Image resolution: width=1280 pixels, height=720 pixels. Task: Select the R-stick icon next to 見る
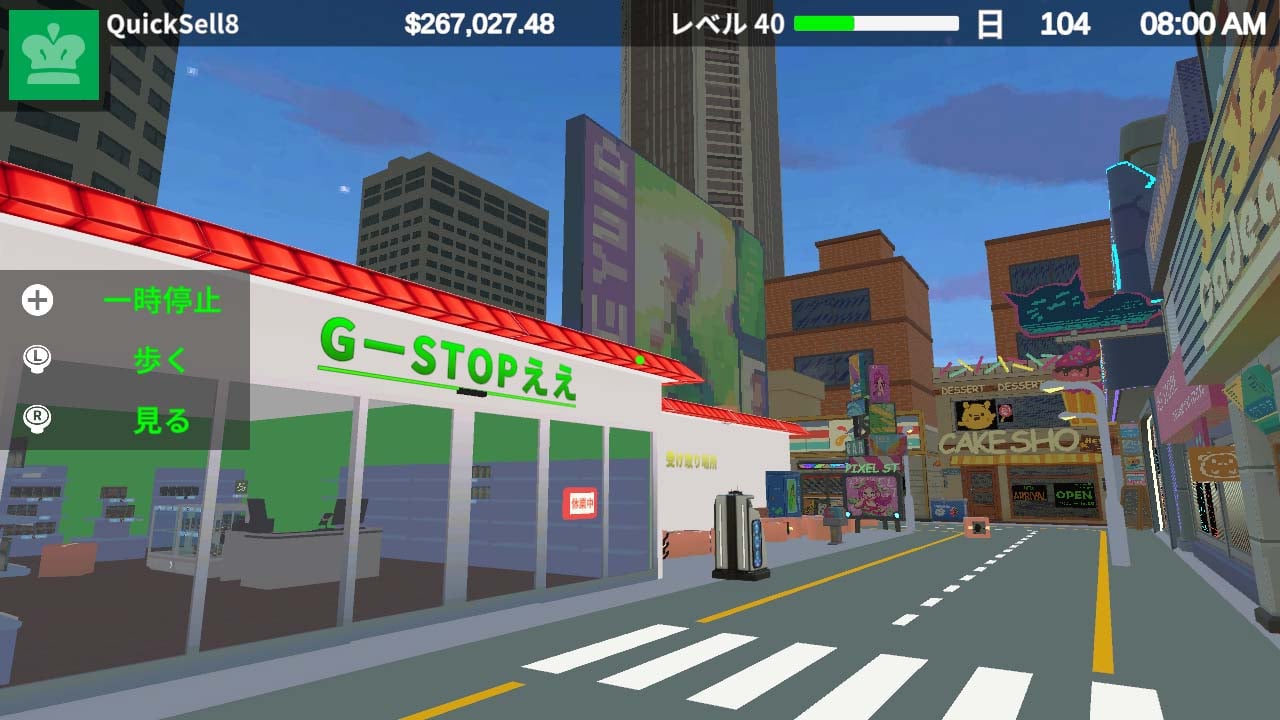point(35,420)
